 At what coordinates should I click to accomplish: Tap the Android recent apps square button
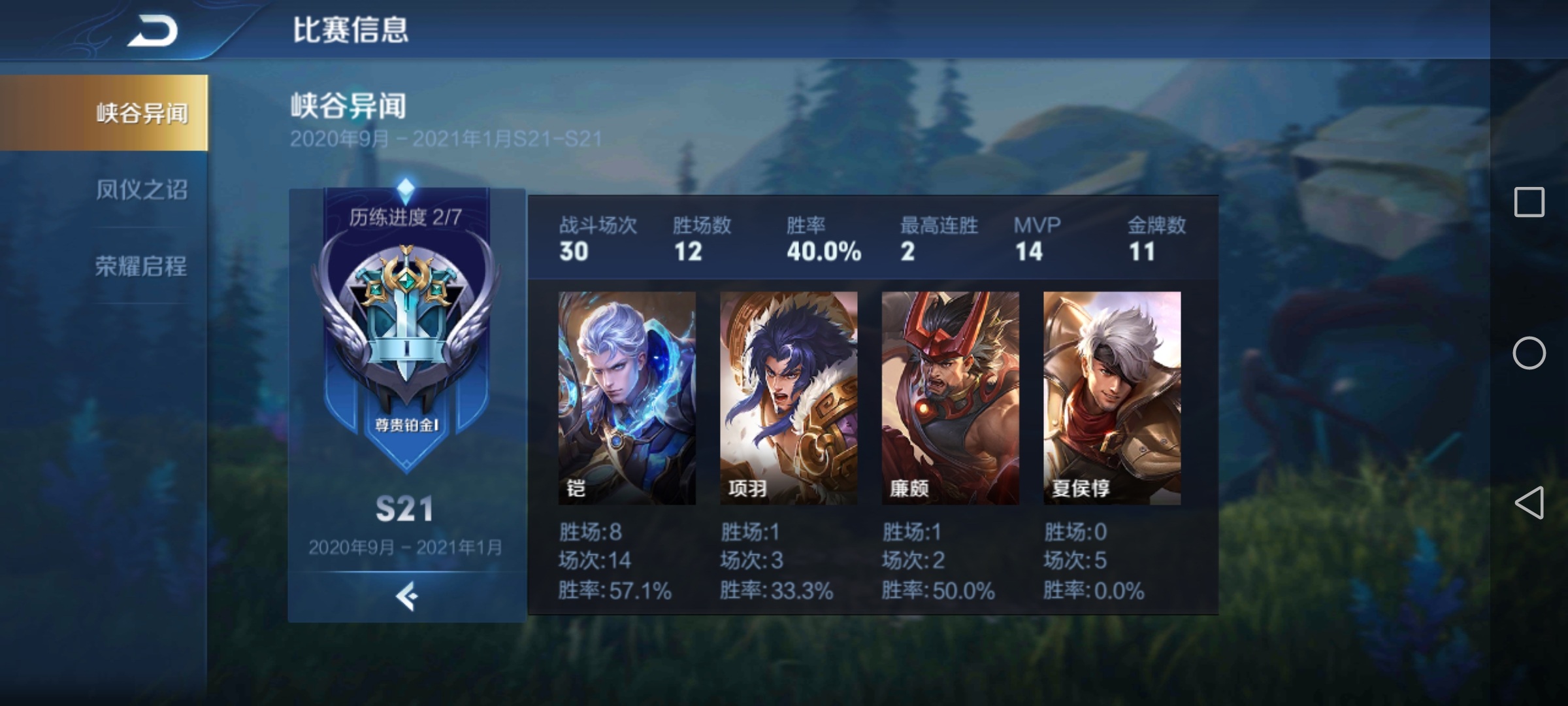point(1529,202)
